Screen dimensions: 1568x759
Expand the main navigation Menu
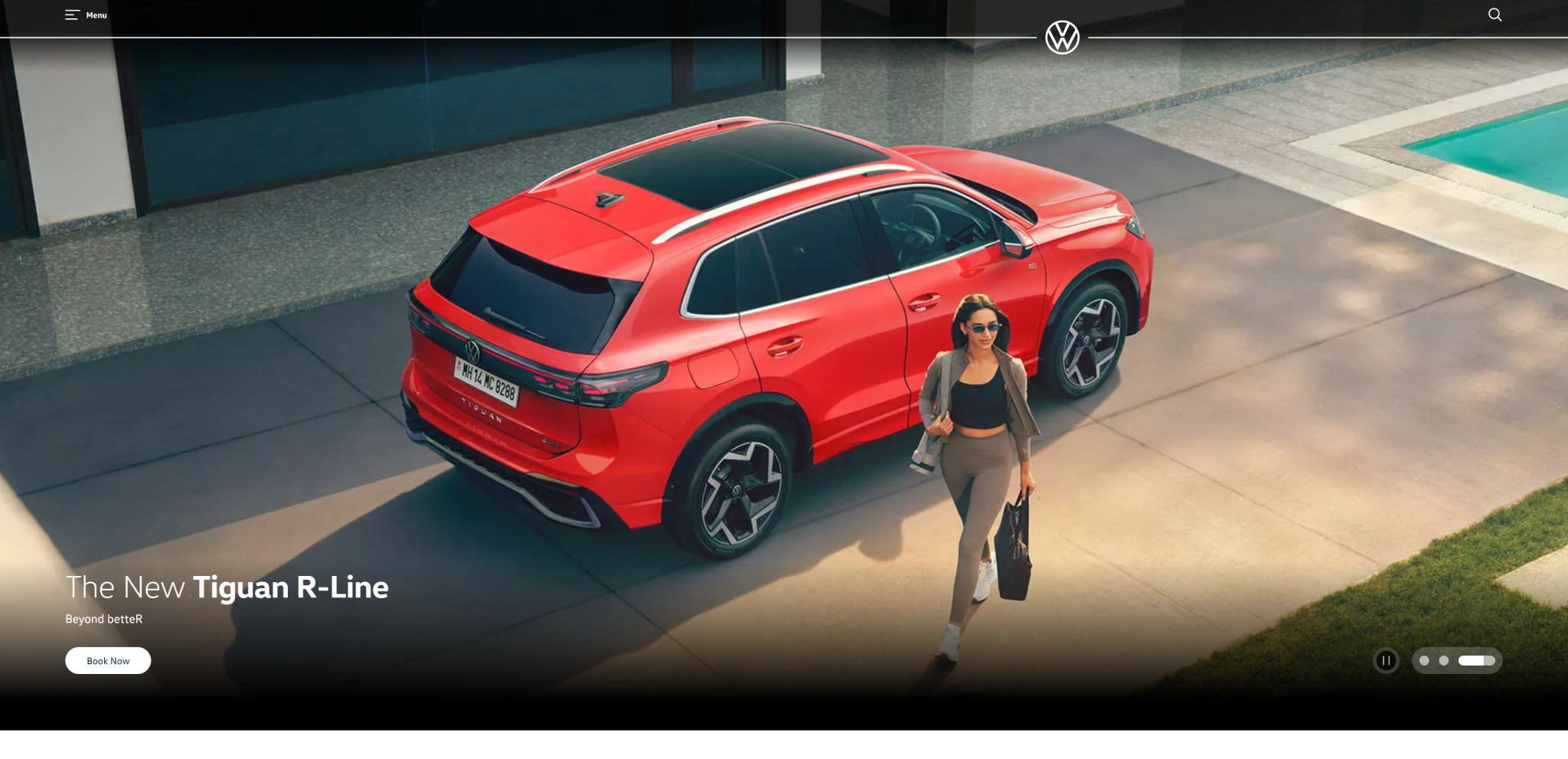(86, 15)
